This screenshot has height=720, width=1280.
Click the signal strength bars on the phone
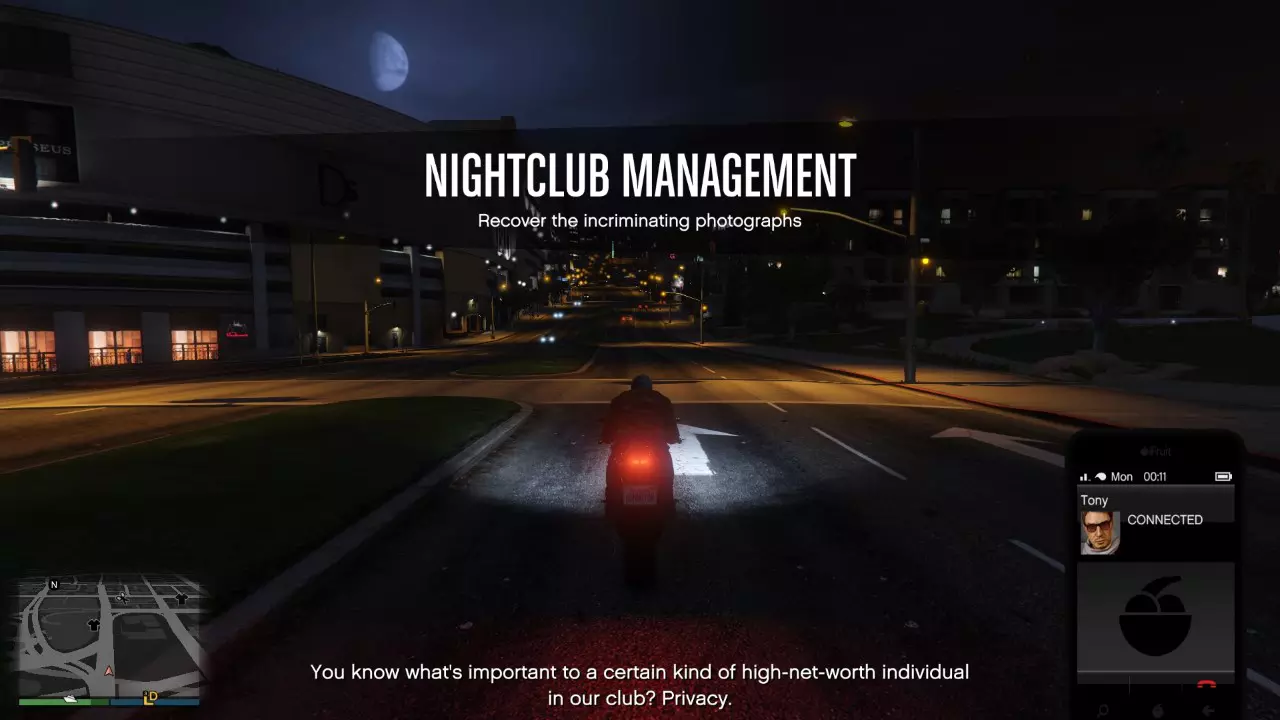point(1084,476)
